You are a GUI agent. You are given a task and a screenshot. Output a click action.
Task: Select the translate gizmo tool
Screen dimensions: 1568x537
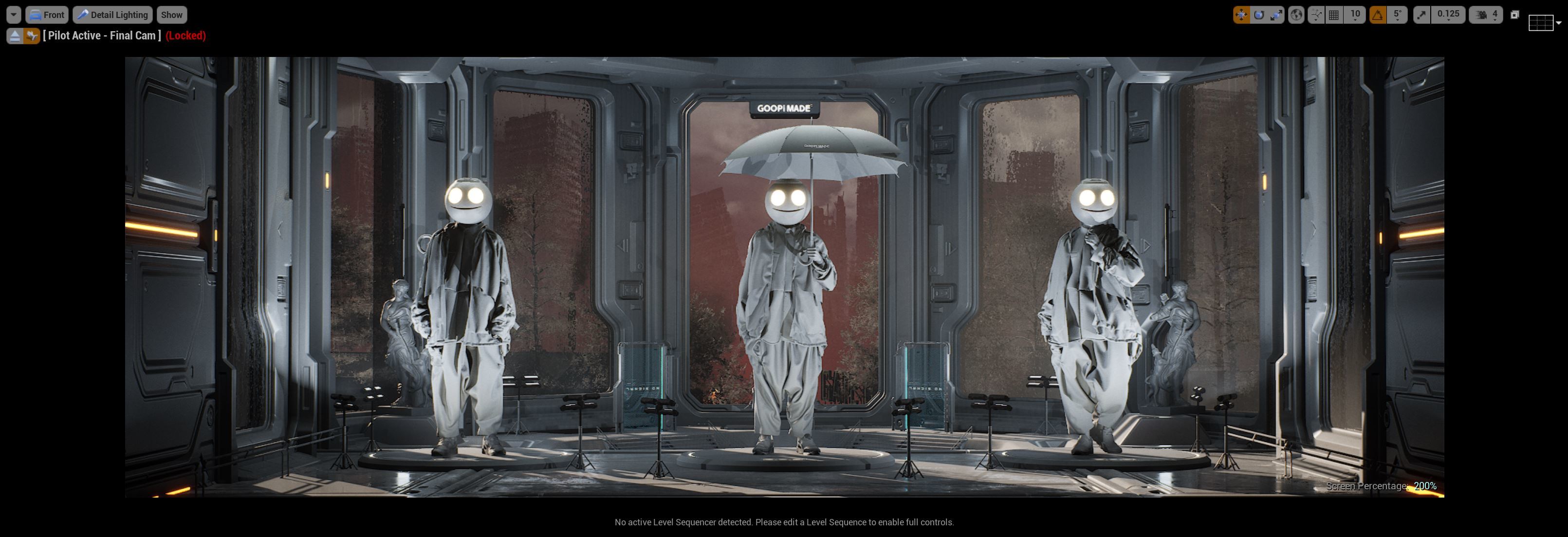[x=1241, y=15]
